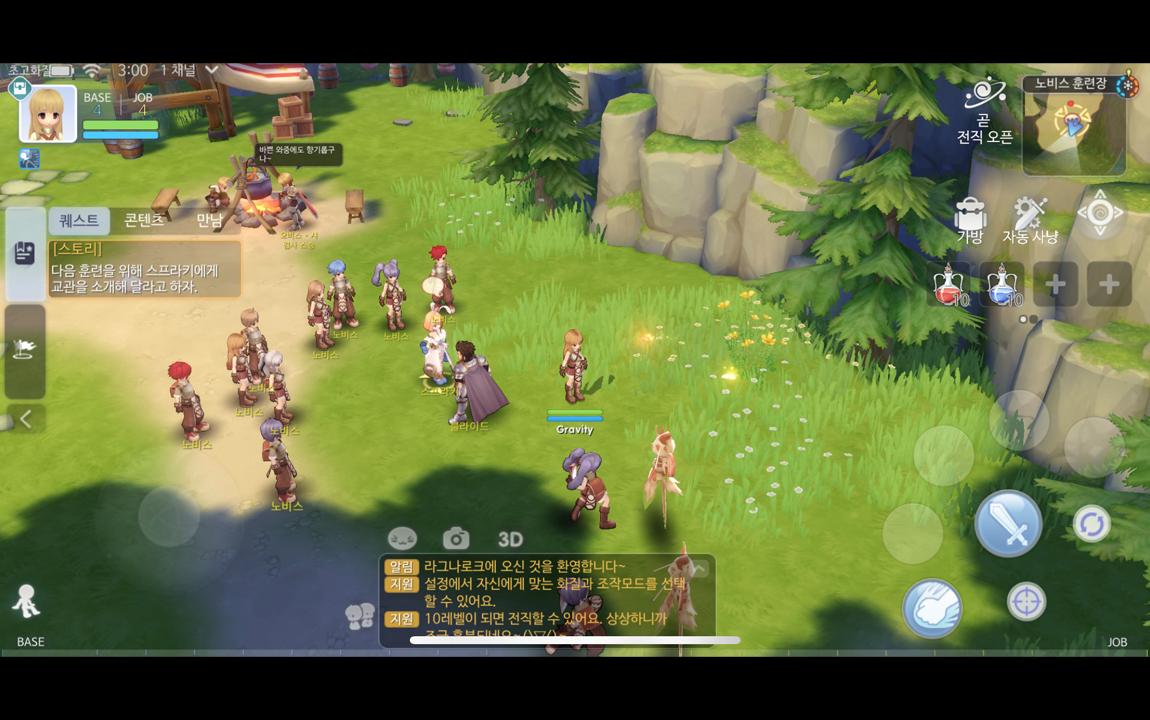Image resolution: width=1150 pixels, height=720 pixels.
Task: Switch to the 만남 tab
Action: [209, 221]
